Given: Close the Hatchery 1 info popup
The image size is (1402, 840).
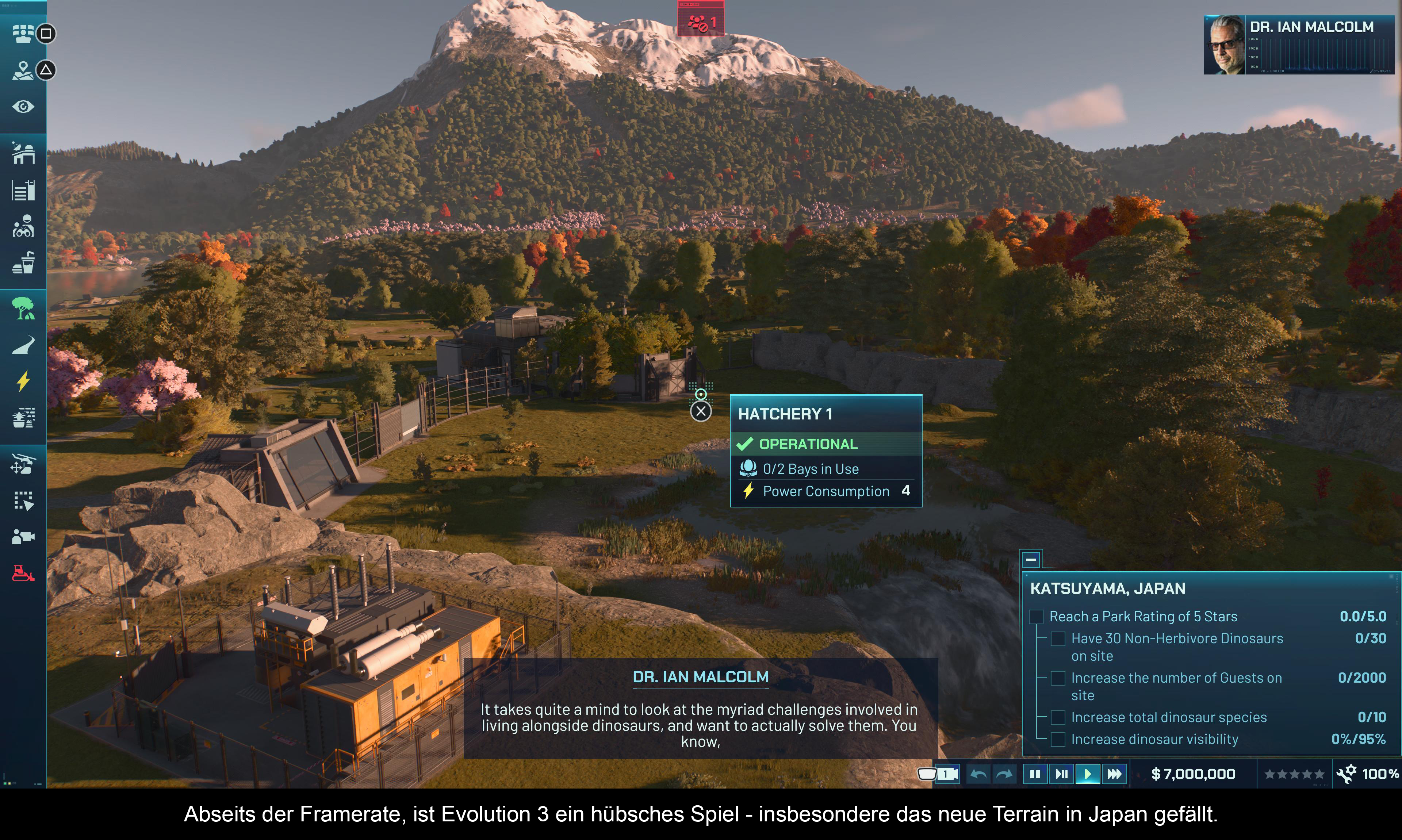Looking at the screenshot, I should click(701, 411).
